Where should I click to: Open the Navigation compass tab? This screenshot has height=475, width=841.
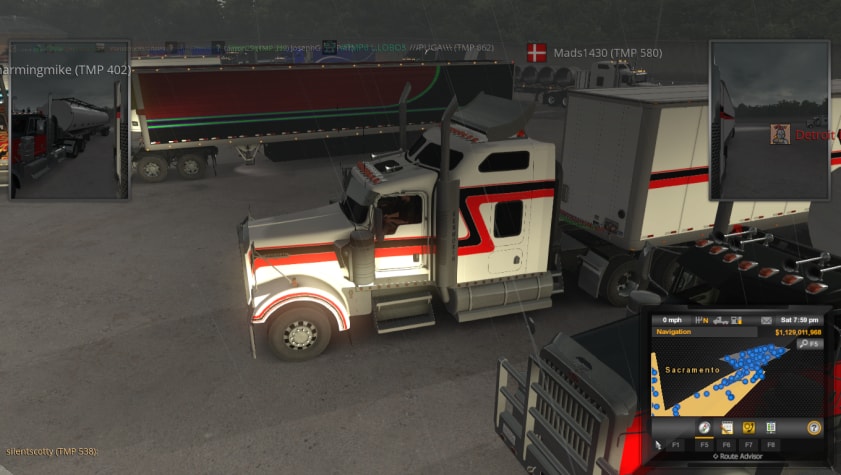pyautogui.click(x=704, y=427)
